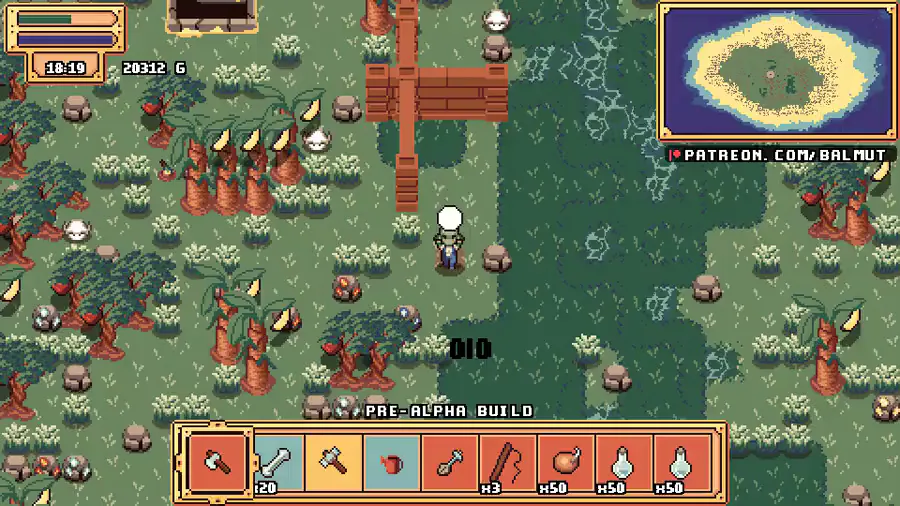Screen dimensions: 900x506
Task: Equip the fishing rod from the hotbar
Action: point(507,463)
